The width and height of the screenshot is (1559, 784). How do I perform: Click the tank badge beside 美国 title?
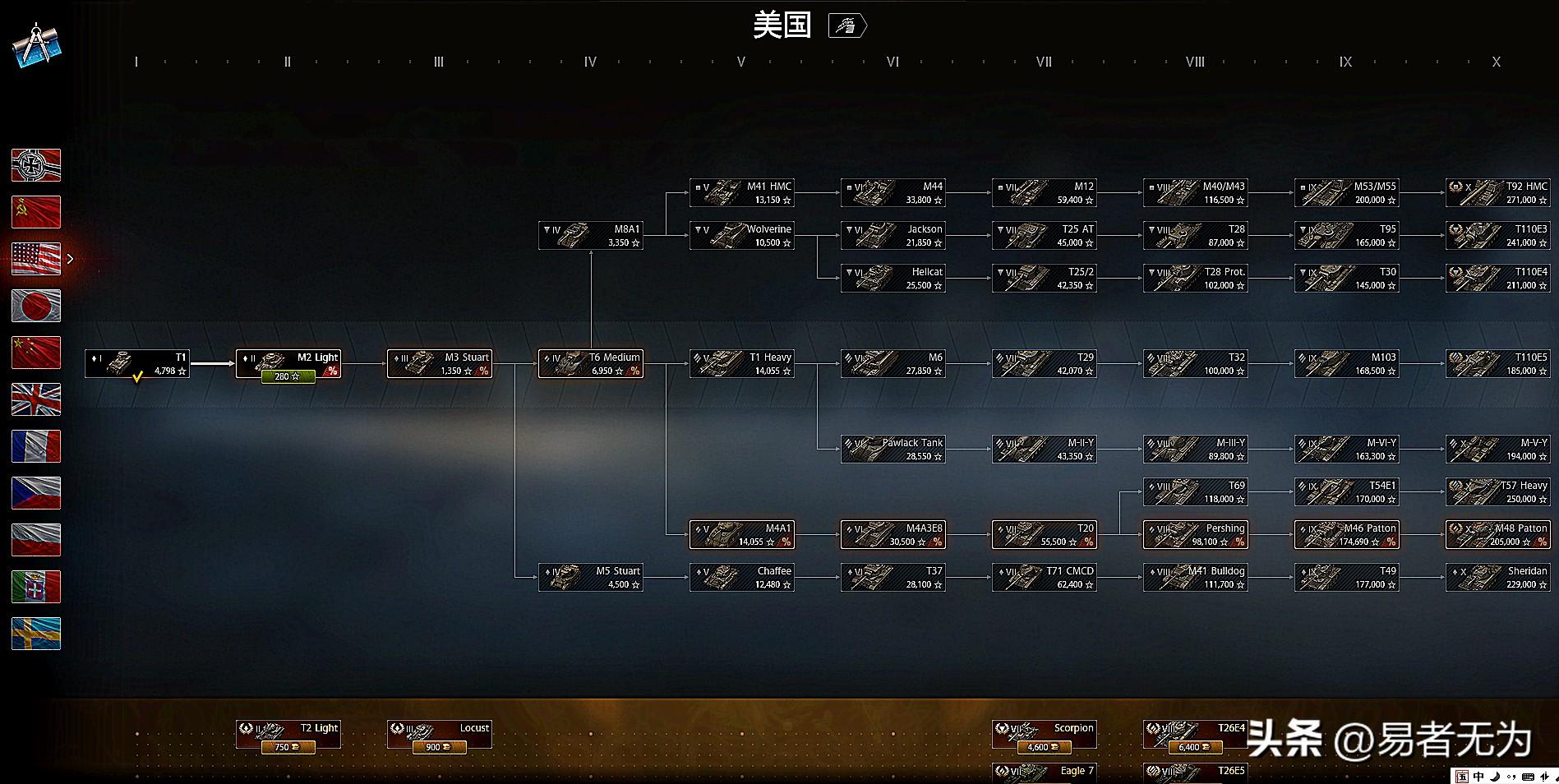[848, 25]
